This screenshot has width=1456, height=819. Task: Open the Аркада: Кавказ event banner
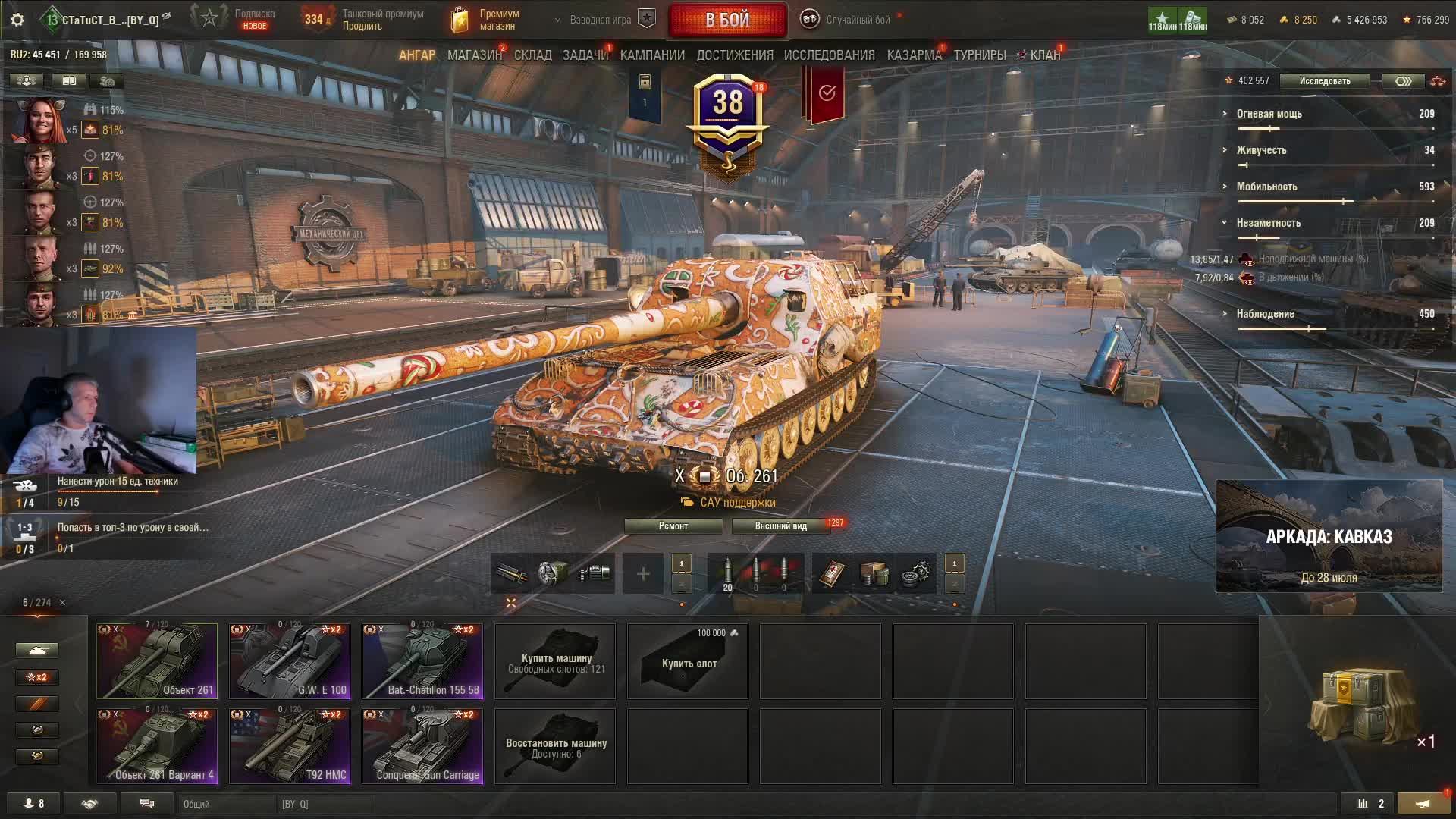coord(1329,536)
